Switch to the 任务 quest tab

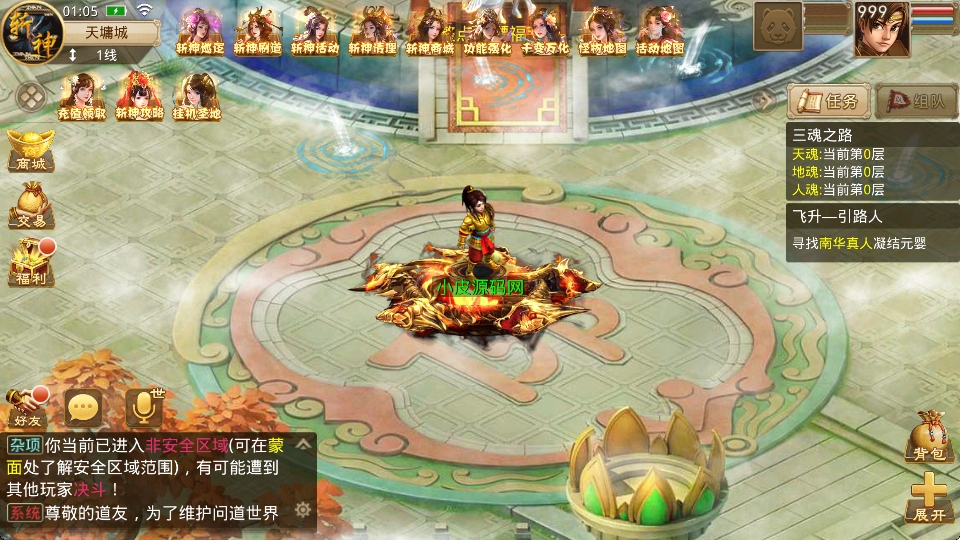coord(828,101)
